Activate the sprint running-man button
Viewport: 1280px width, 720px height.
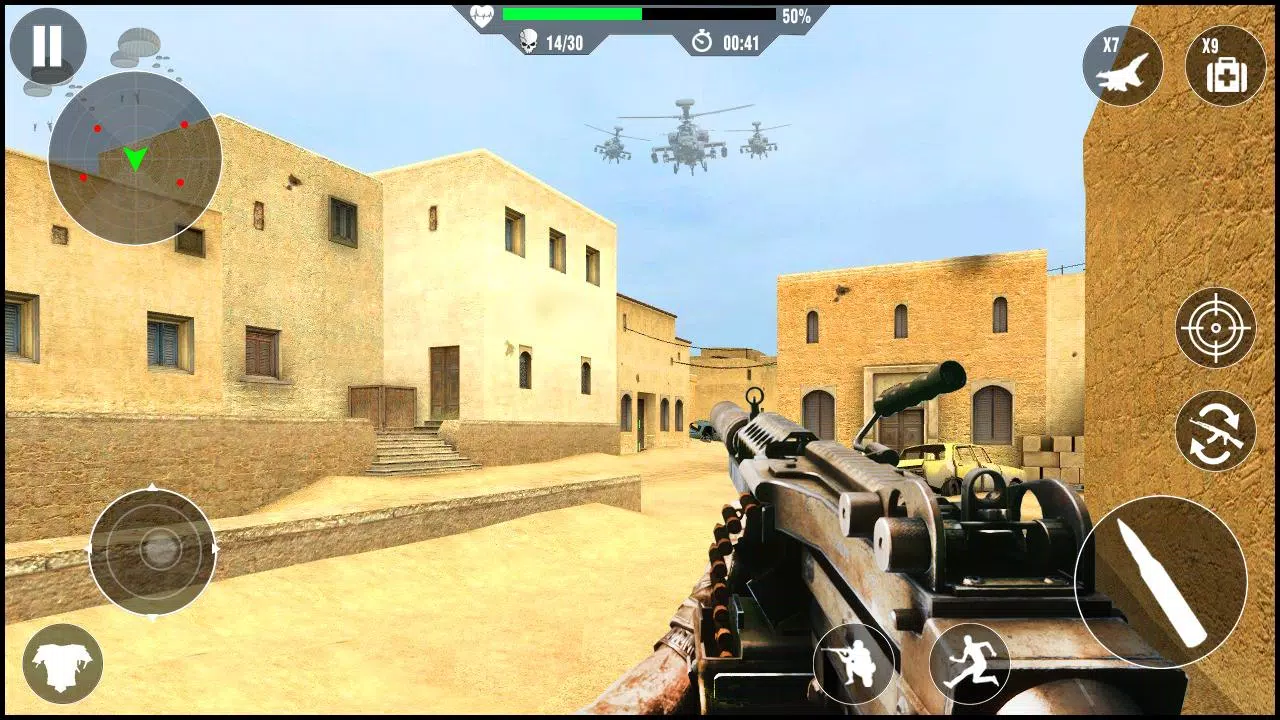click(969, 663)
